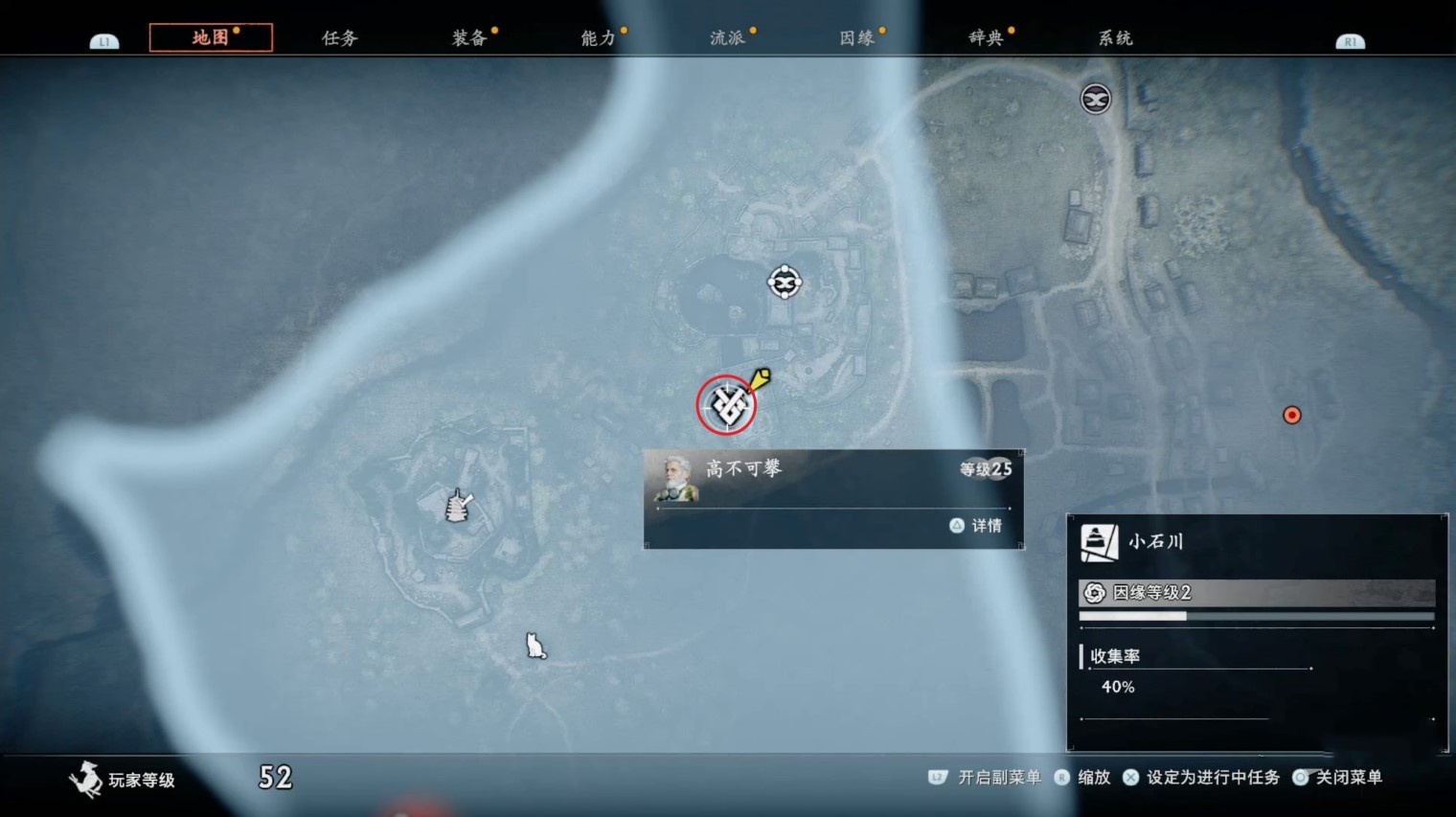The width and height of the screenshot is (1456, 817).
Task: Switch to the 辞典 tab
Action: (x=985, y=37)
